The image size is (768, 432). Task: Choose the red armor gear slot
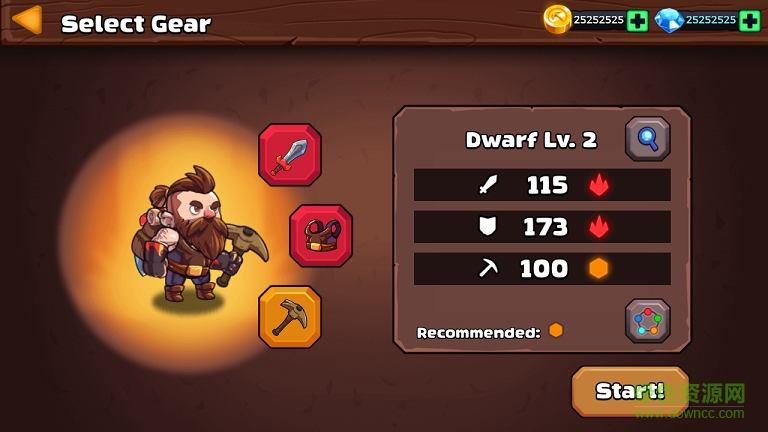tap(321, 236)
